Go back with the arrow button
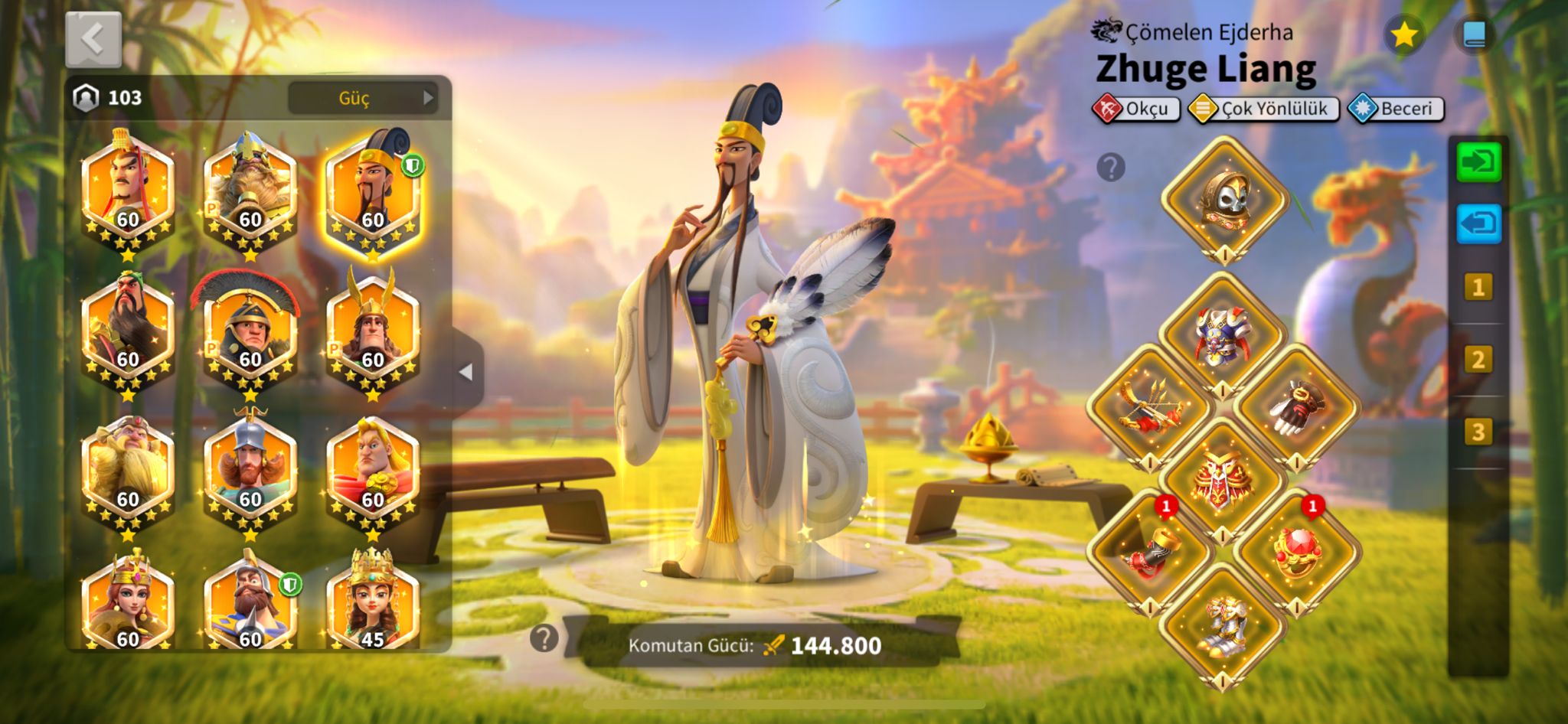 point(93,39)
